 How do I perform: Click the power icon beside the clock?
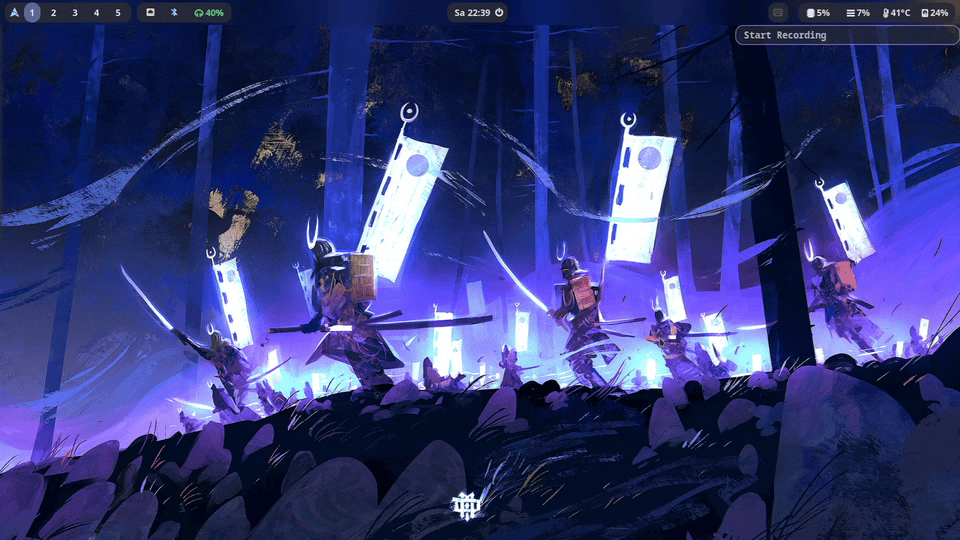(499, 13)
